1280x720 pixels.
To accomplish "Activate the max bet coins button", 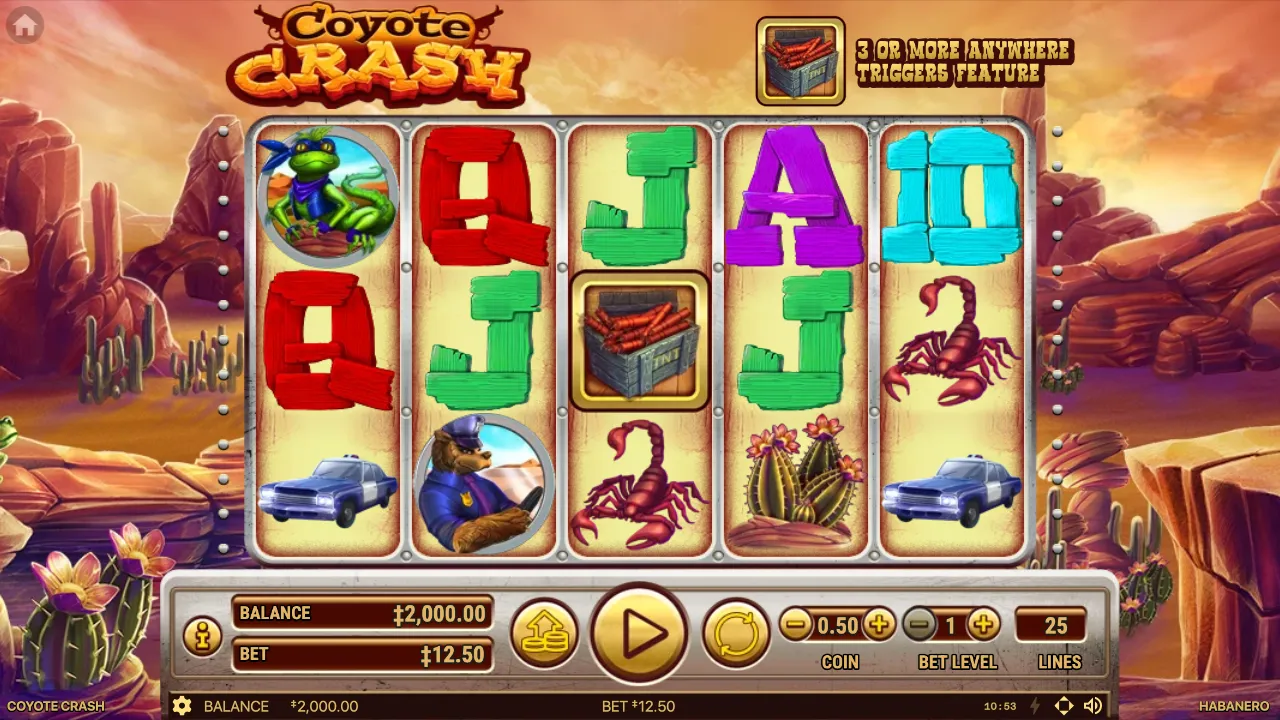I will pyautogui.click(x=544, y=634).
